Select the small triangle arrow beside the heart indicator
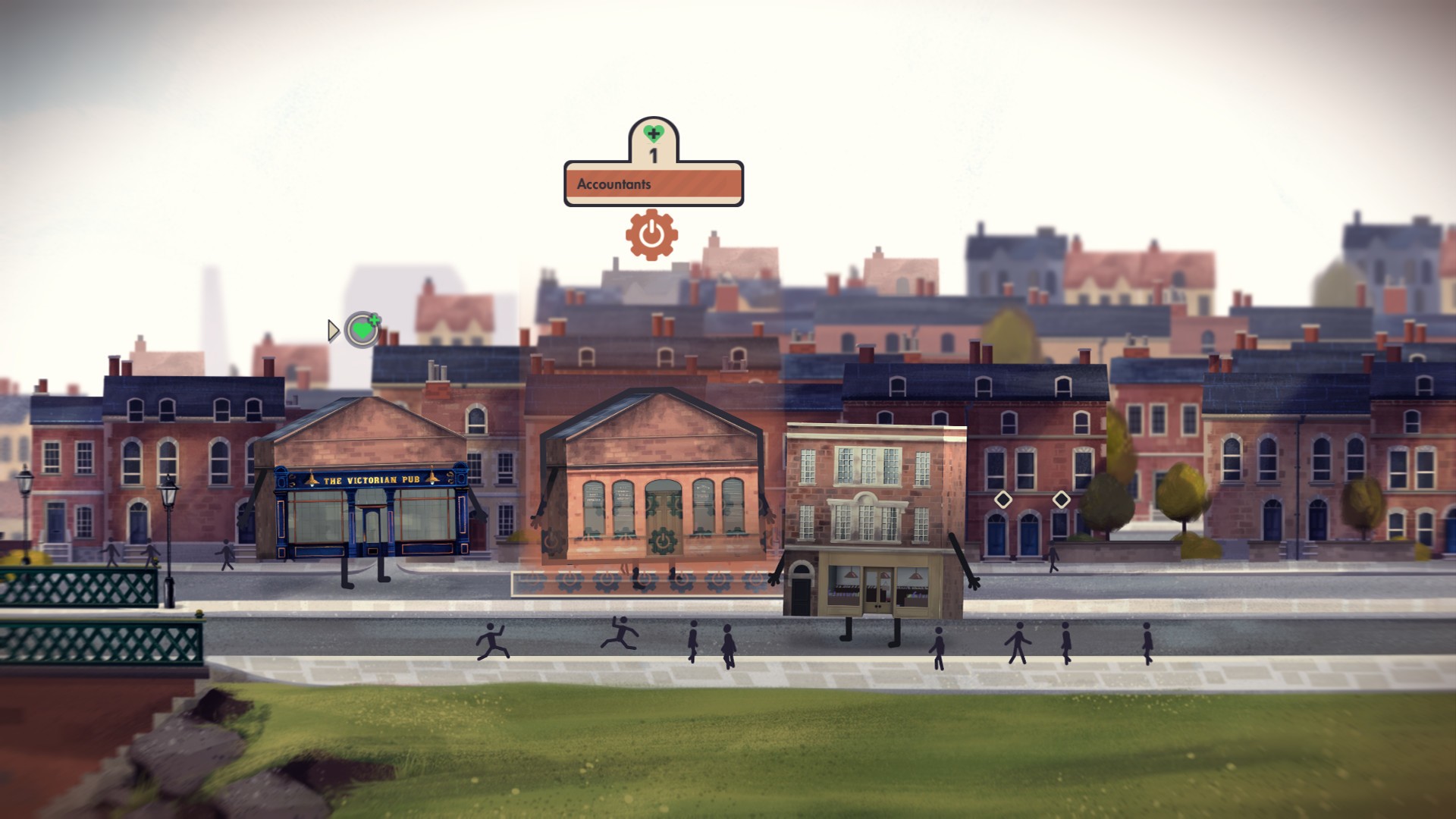Image resolution: width=1456 pixels, height=819 pixels. 334,331
